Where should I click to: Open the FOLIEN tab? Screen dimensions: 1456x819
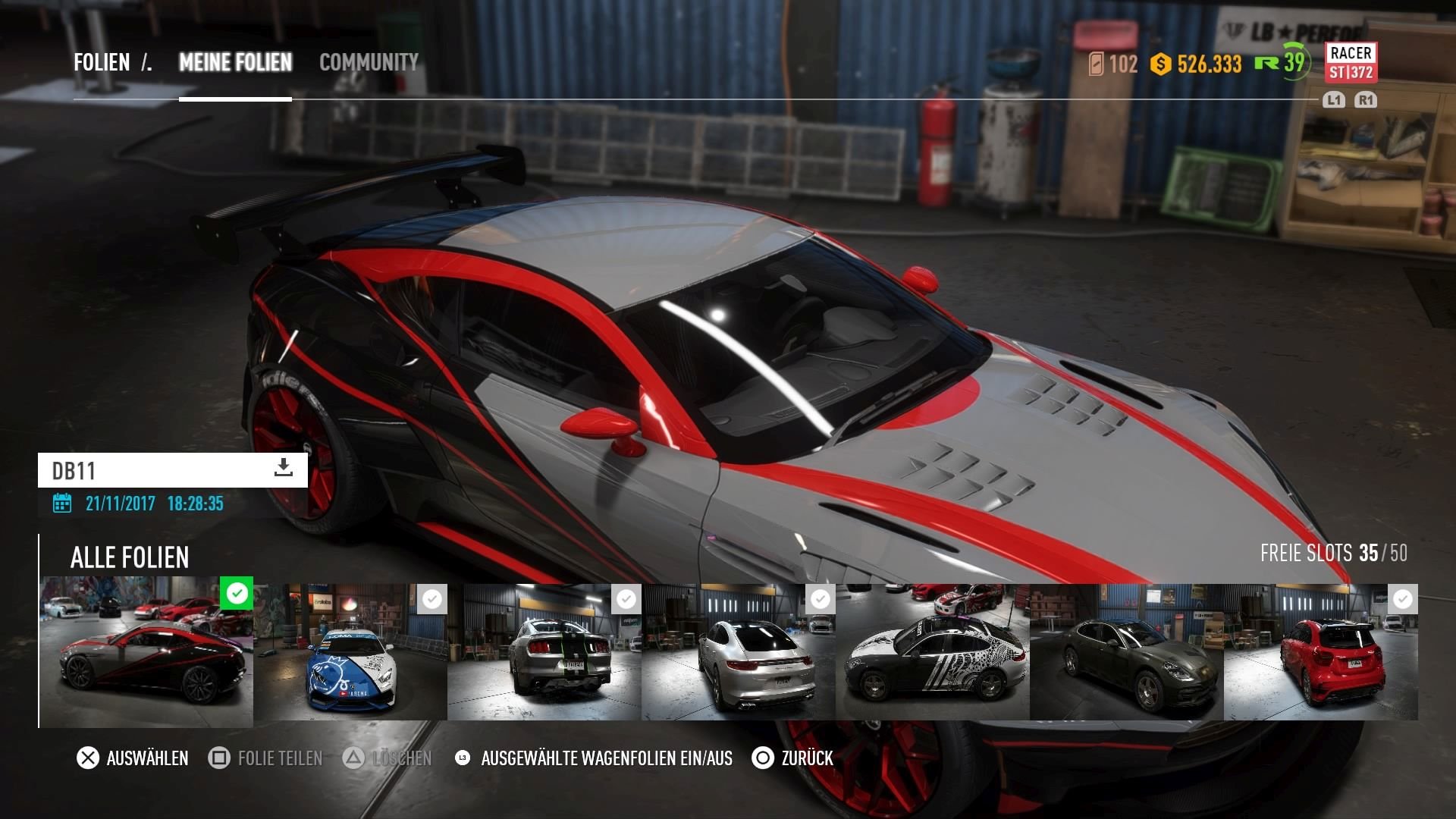pos(102,62)
